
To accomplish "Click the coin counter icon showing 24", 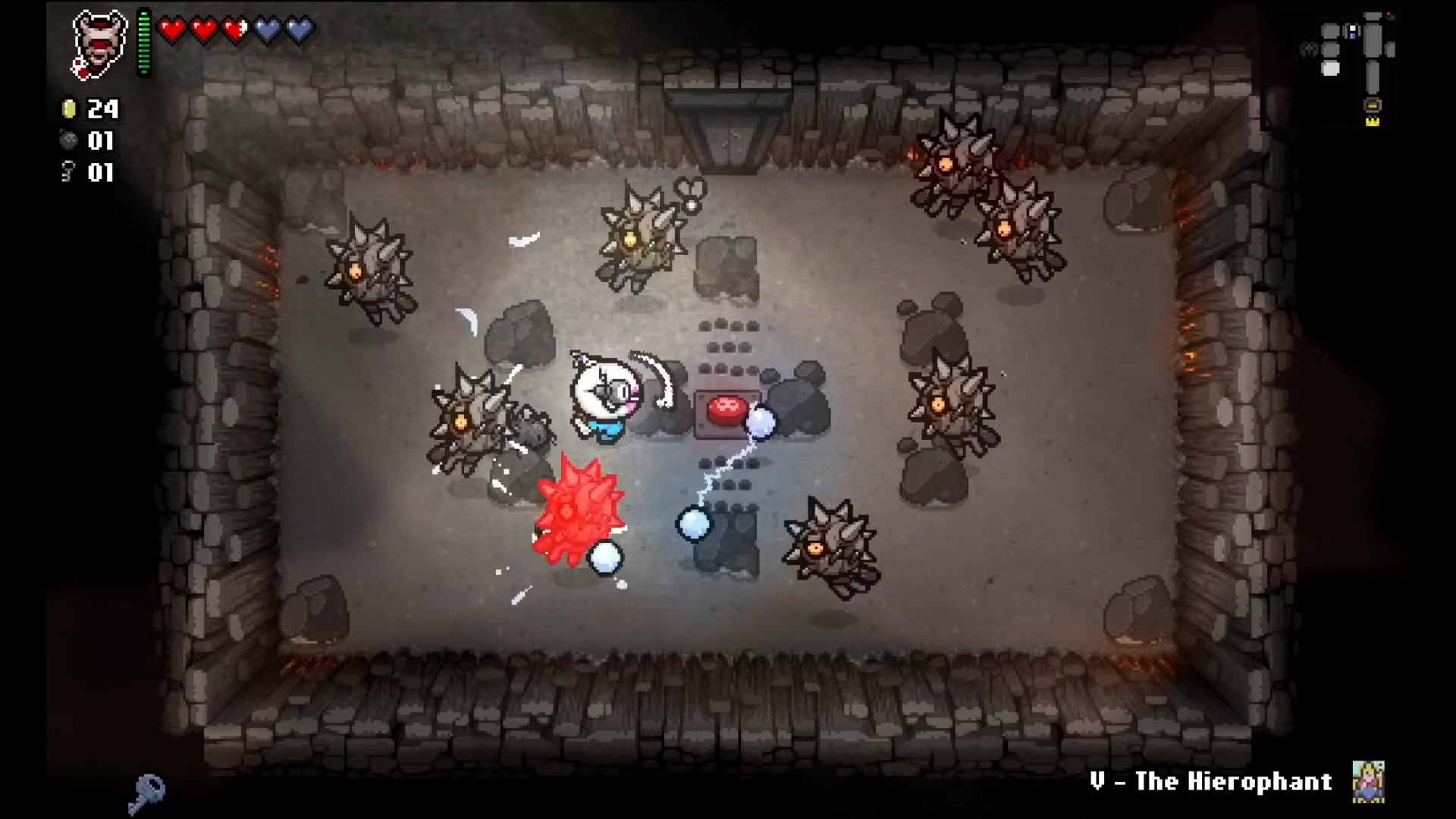I will pyautogui.click(x=70, y=109).
